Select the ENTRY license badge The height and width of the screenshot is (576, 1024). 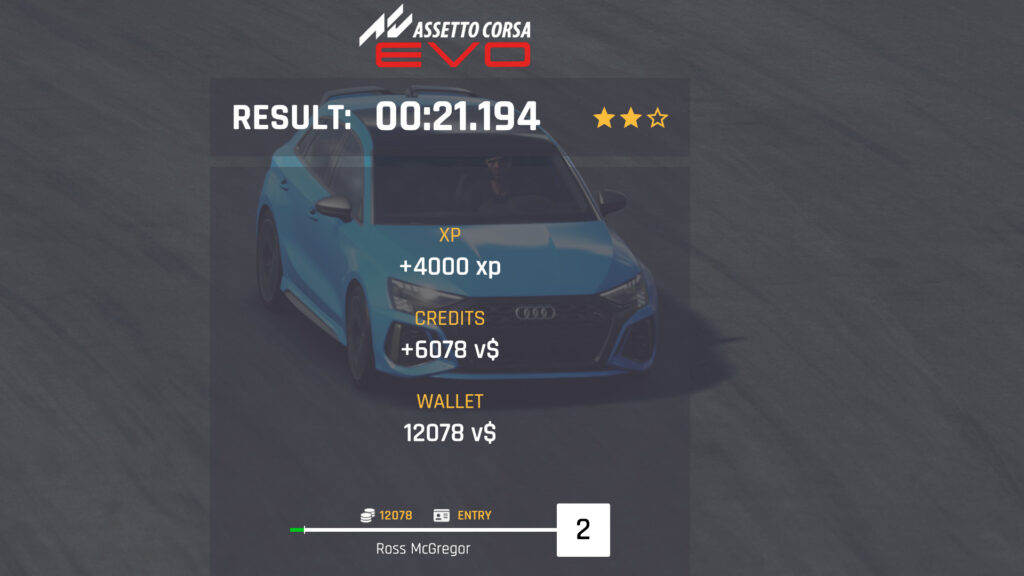463,515
